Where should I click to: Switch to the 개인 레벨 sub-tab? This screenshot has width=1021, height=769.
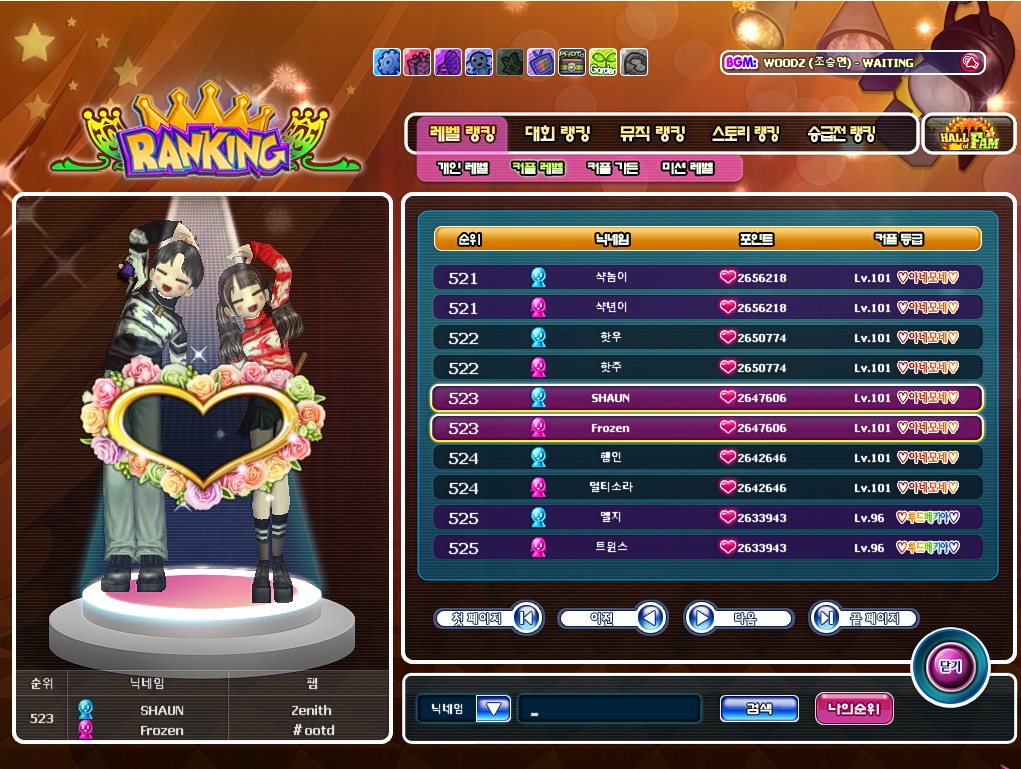pyautogui.click(x=463, y=168)
